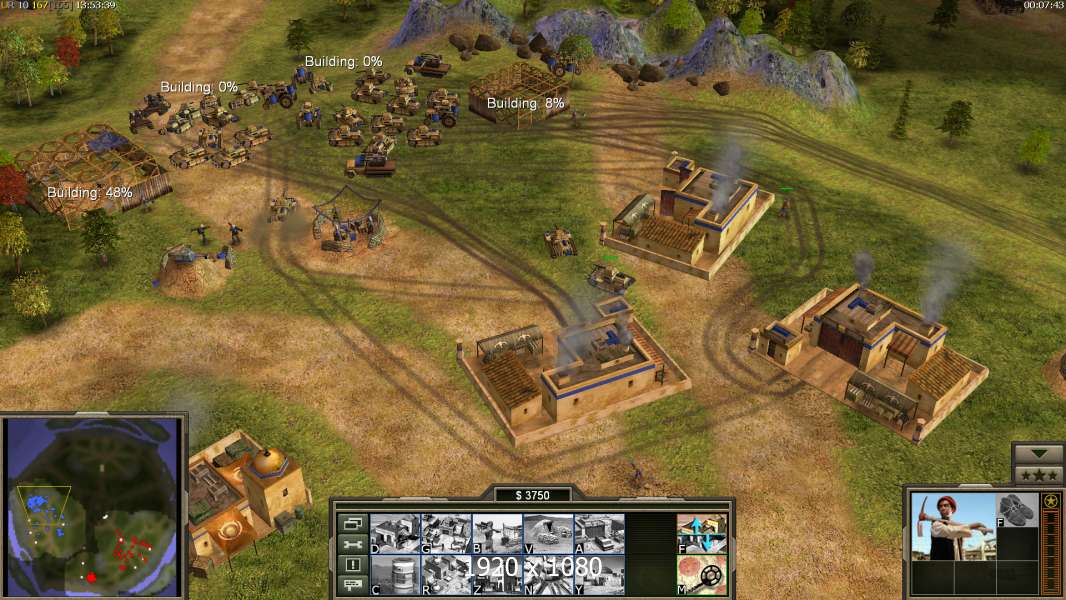Collapse the panel with the down arrow
The width and height of the screenshot is (1066, 600).
click(x=1037, y=454)
